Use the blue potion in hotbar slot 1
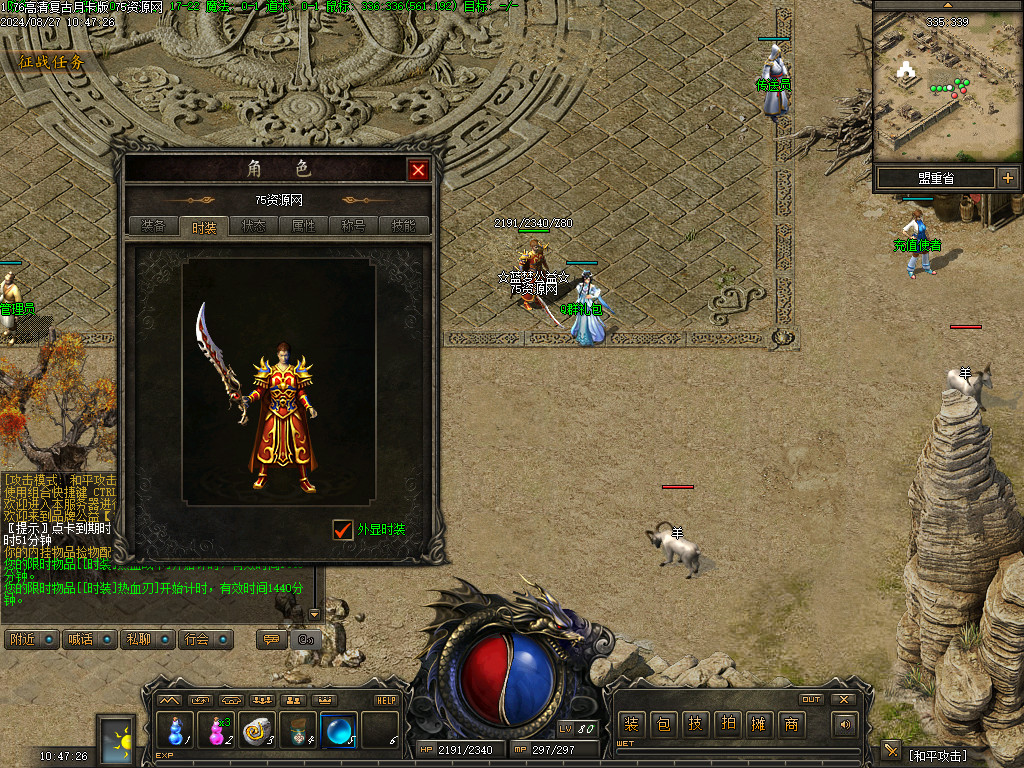 click(x=176, y=730)
